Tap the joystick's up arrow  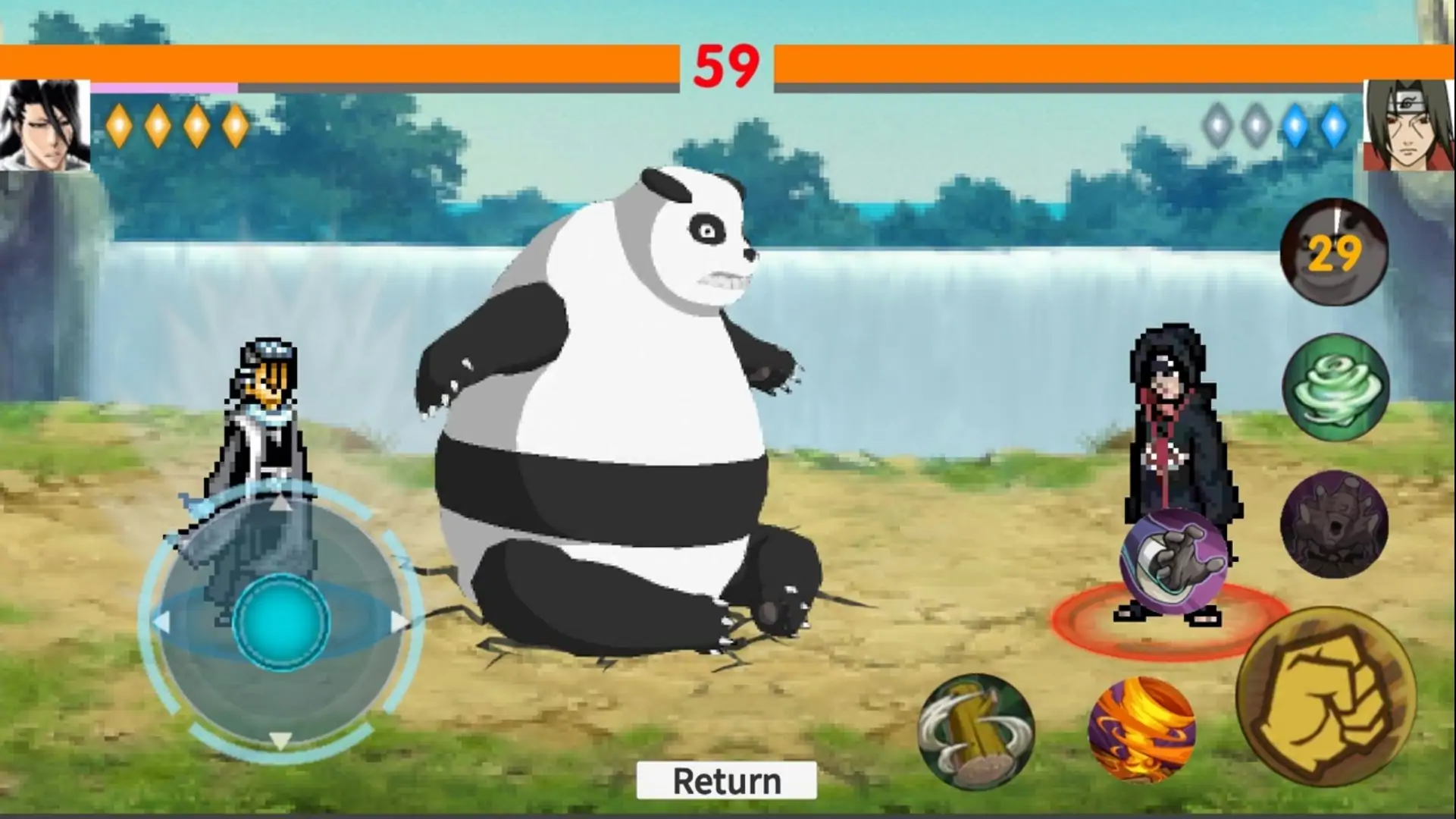coord(281,503)
